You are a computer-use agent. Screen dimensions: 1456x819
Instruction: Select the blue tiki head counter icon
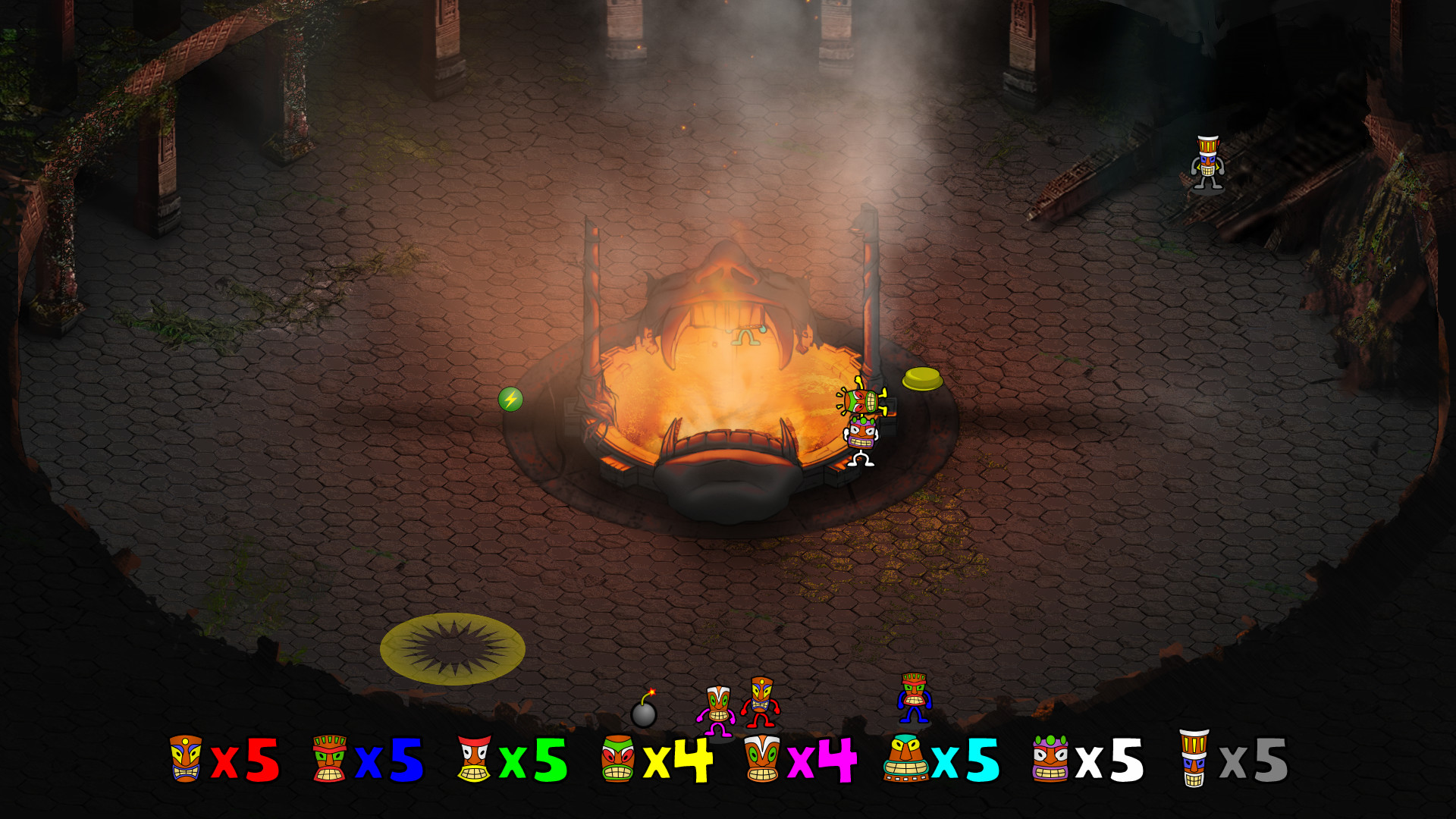click(329, 758)
